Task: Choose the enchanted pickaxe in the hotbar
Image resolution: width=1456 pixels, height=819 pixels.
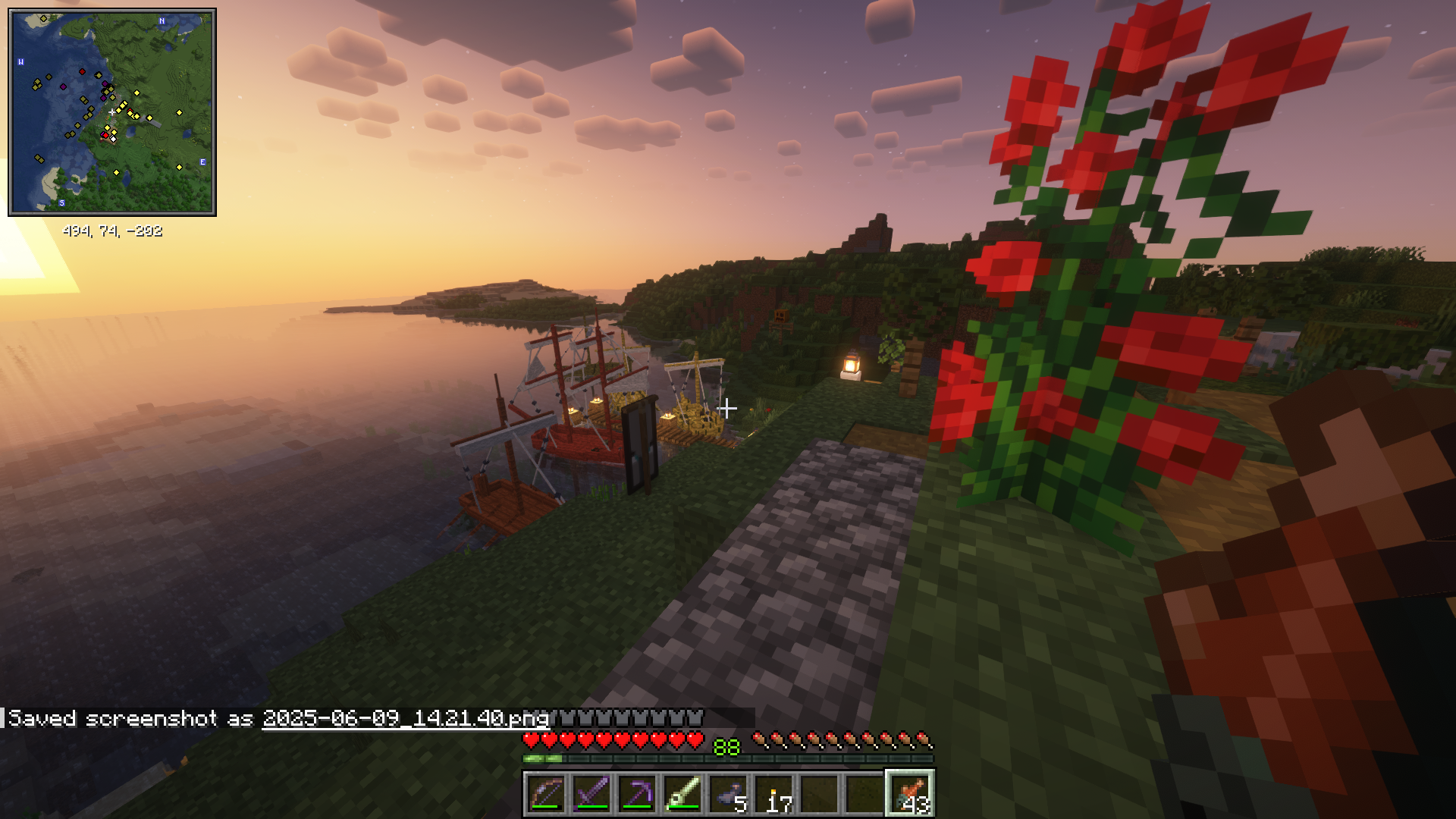Action: pyautogui.click(x=637, y=794)
